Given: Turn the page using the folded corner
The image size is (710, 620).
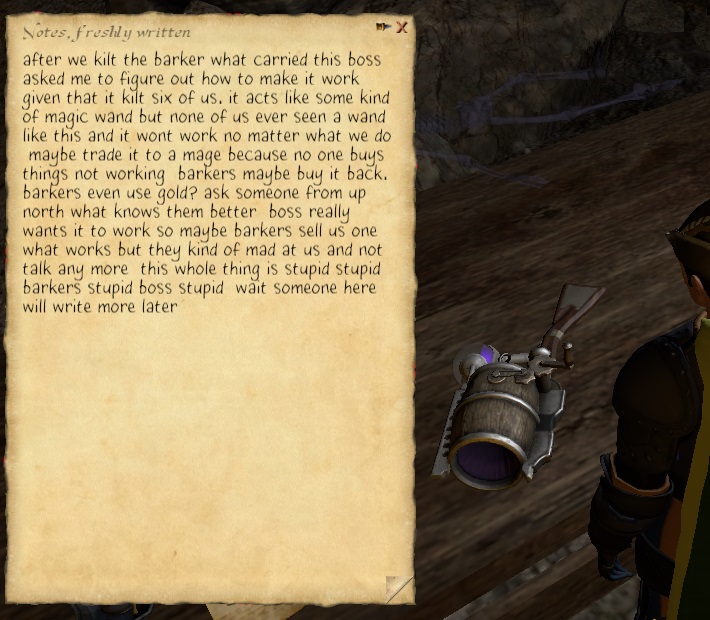Looking at the screenshot, I should click(399, 589).
